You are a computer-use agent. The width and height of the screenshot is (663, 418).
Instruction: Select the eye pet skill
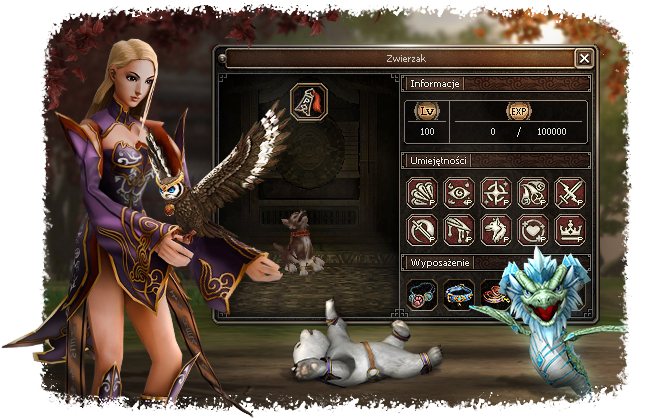[x=459, y=191]
